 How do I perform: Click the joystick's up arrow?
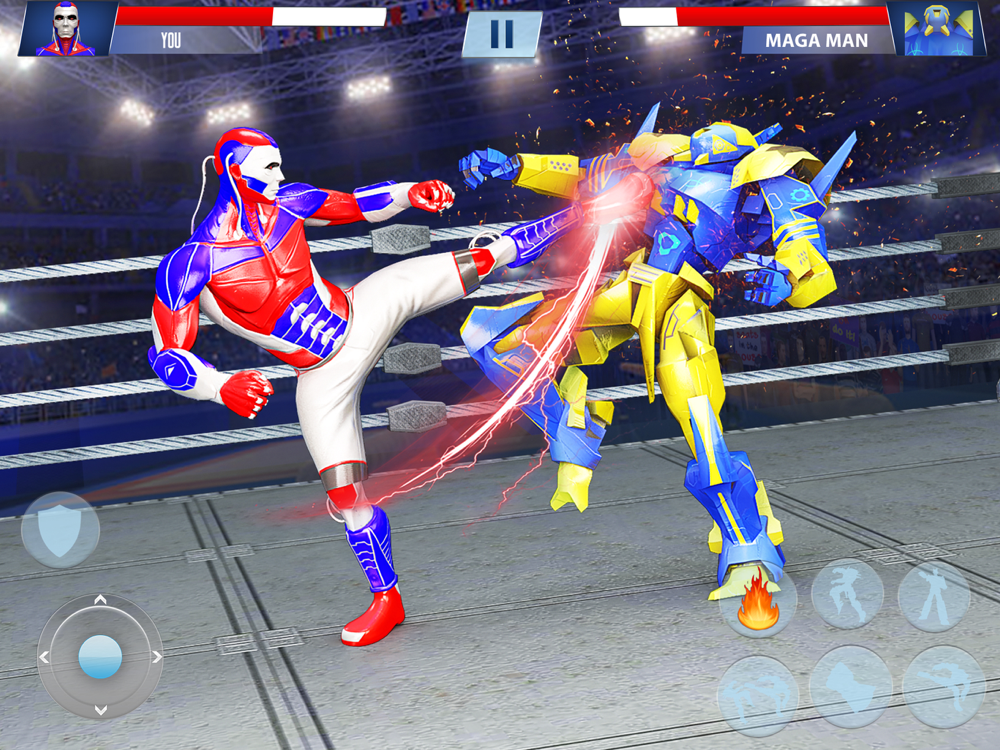[x=100, y=600]
